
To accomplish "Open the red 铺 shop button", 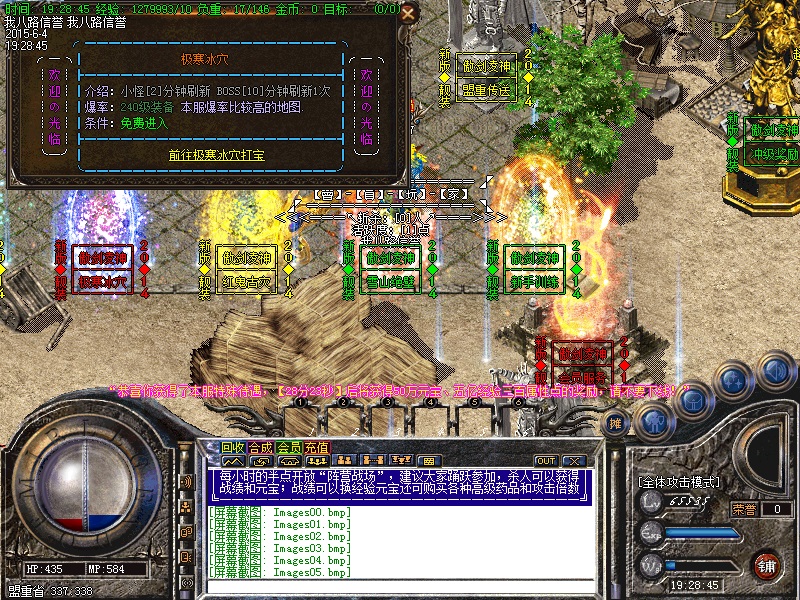I will pos(767,565).
